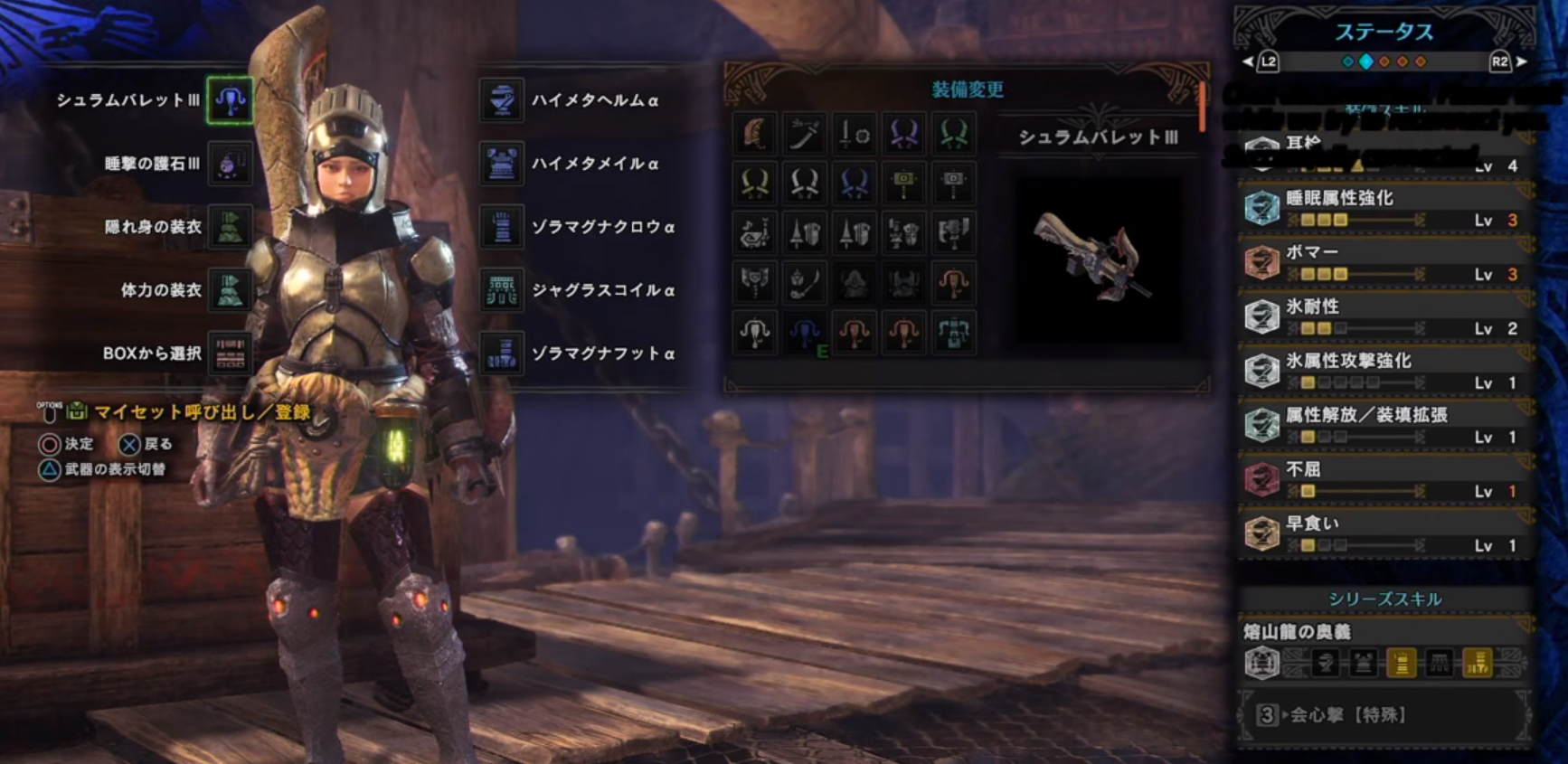Choose the ハイメタメイルα chest armor
The width and height of the screenshot is (1568, 764).
point(502,164)
